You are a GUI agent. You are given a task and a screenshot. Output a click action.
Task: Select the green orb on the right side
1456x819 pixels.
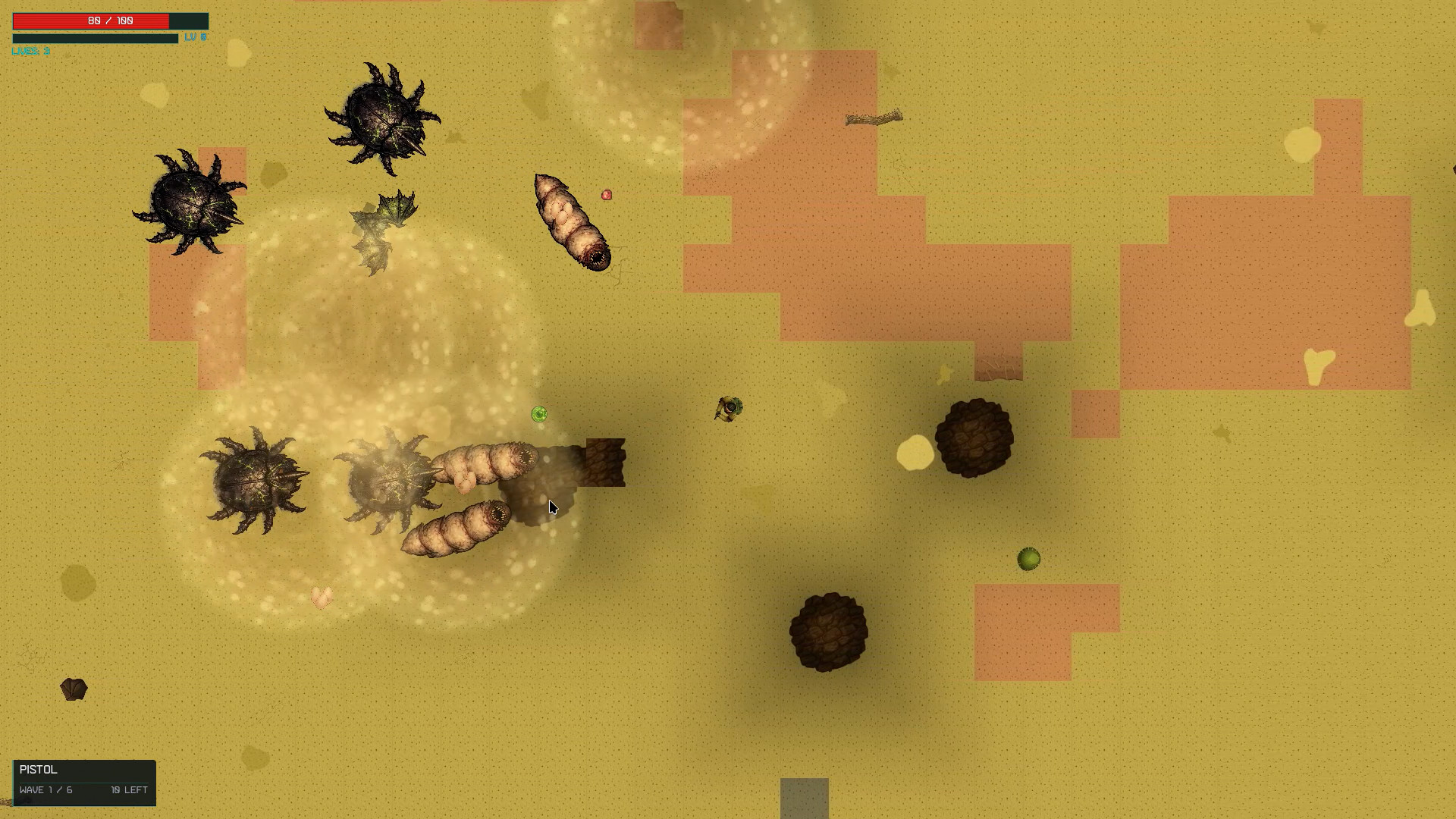click(x=1028, y=560)
